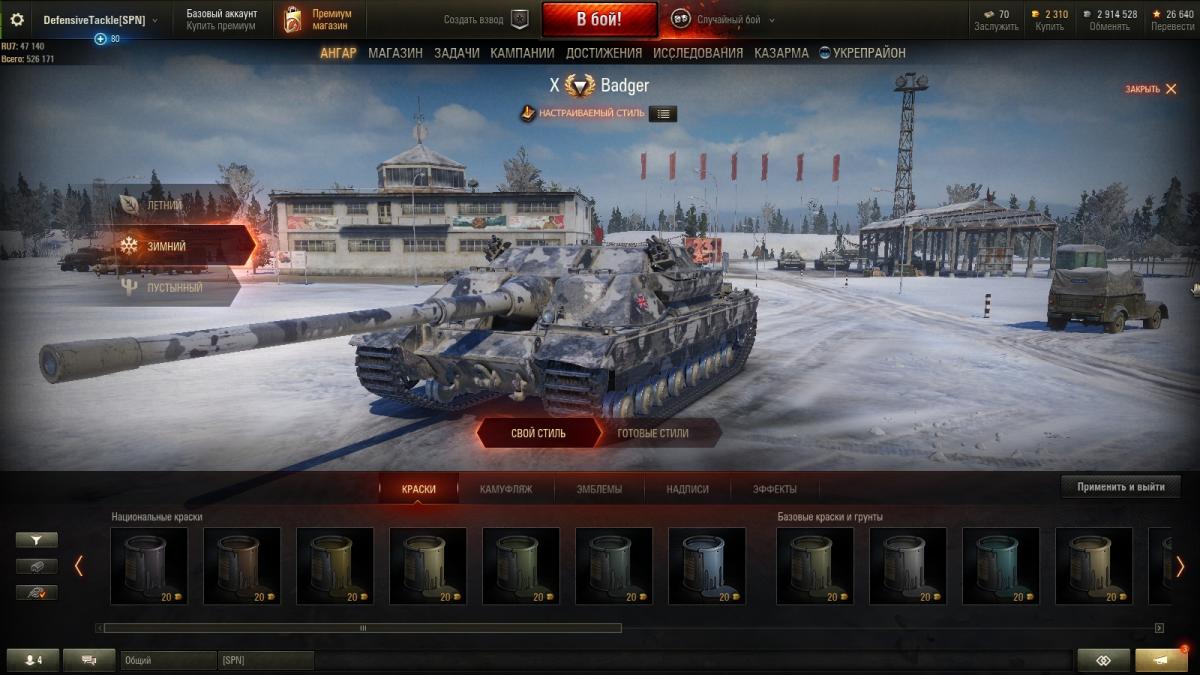Start battle with the В бой! button
This screenshot has height=675, width=1200.
[x=599, y=19]
